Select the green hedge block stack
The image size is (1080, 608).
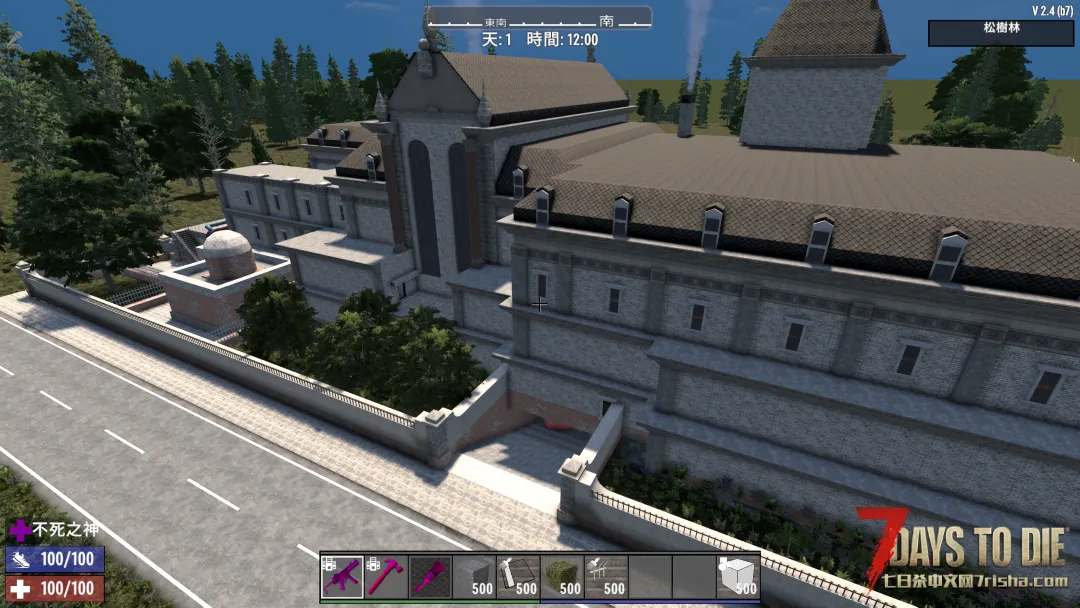click(x=562, y=577)
